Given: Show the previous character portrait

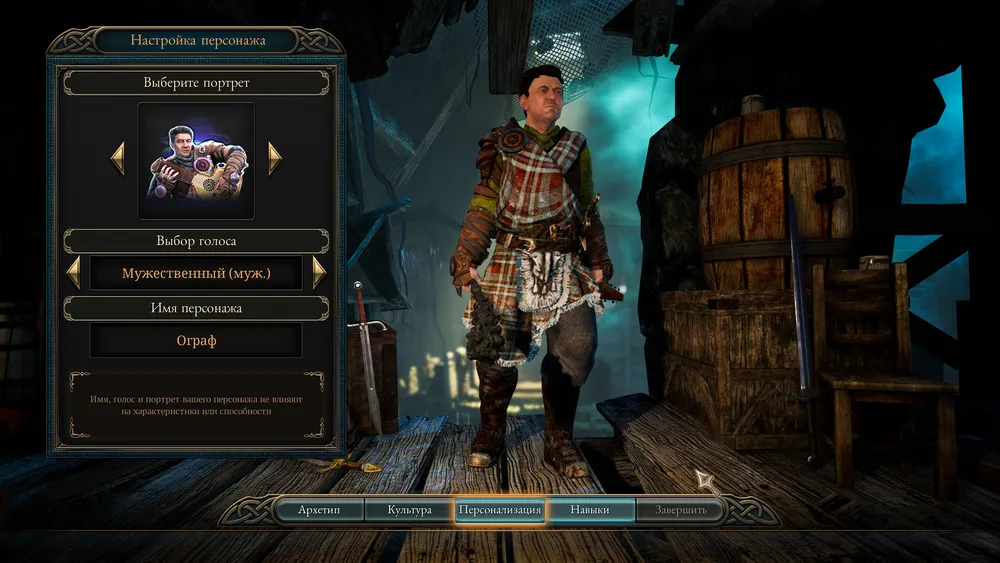Looking at the screenshot, I should click(118, 158).
